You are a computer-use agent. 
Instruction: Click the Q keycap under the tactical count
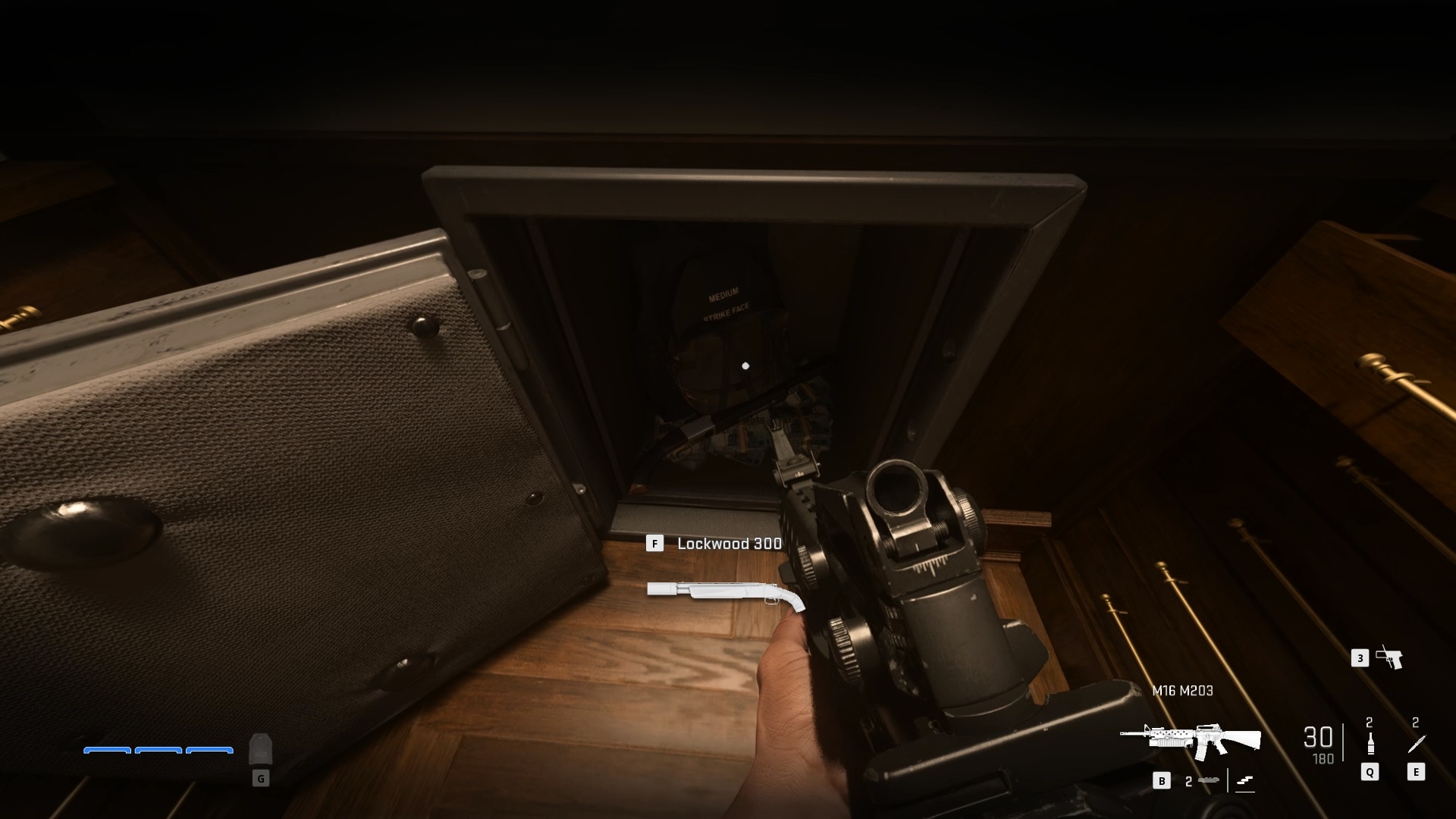pyautogui.click(x=1370, y=772)
